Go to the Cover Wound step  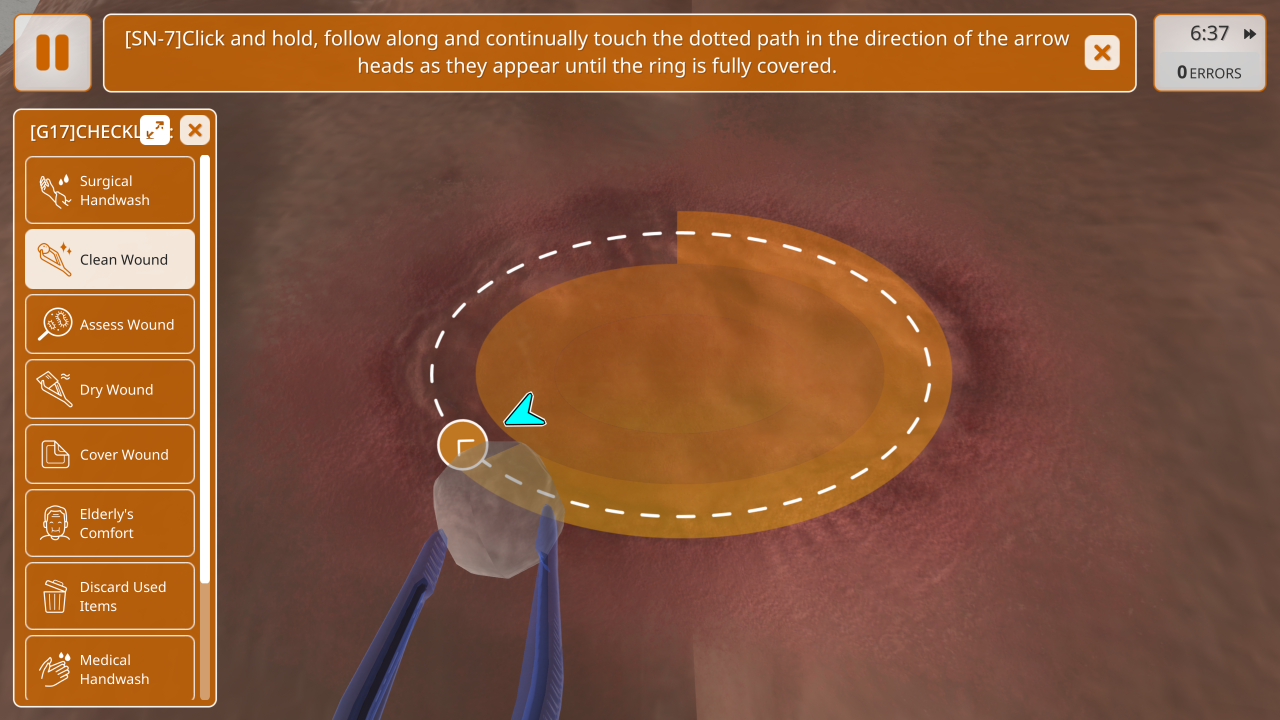[x=110, y=454]
